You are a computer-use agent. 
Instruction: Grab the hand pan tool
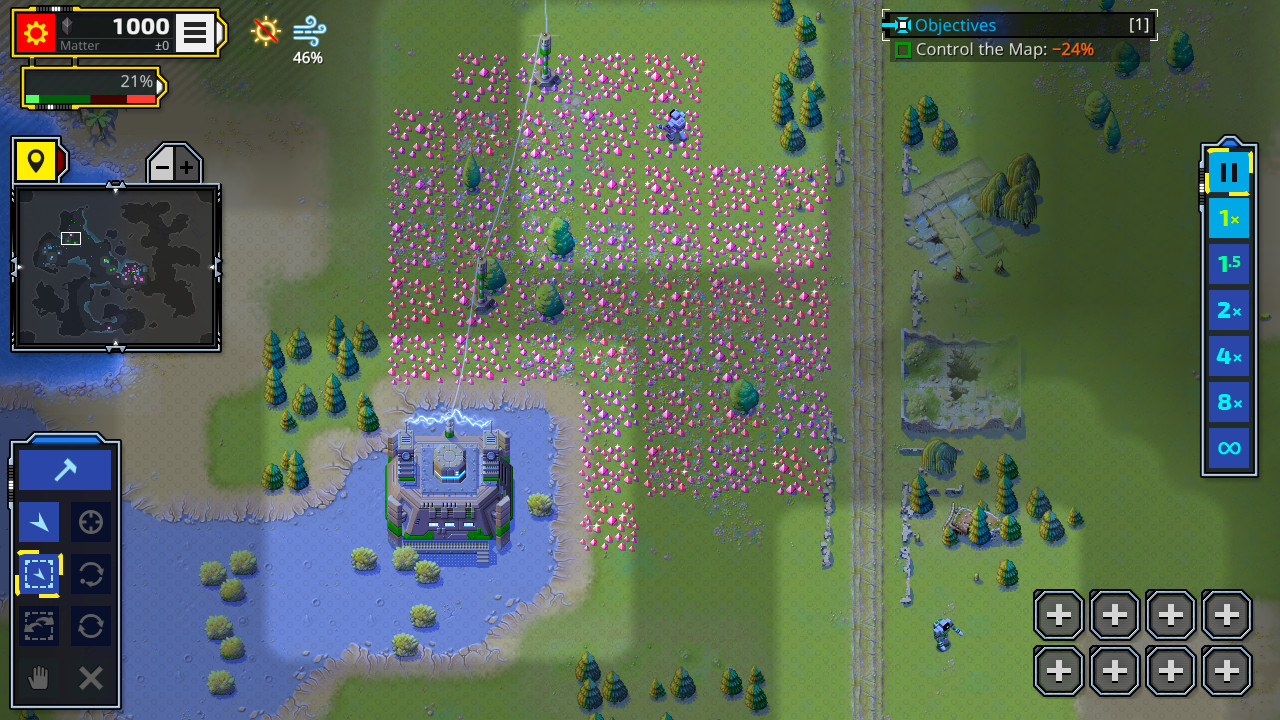(x=38, y=678)
